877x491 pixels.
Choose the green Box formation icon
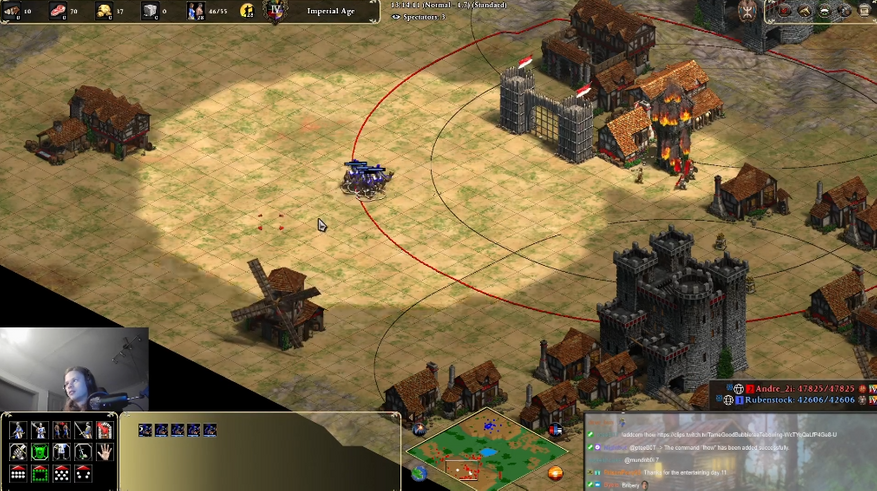40,473
